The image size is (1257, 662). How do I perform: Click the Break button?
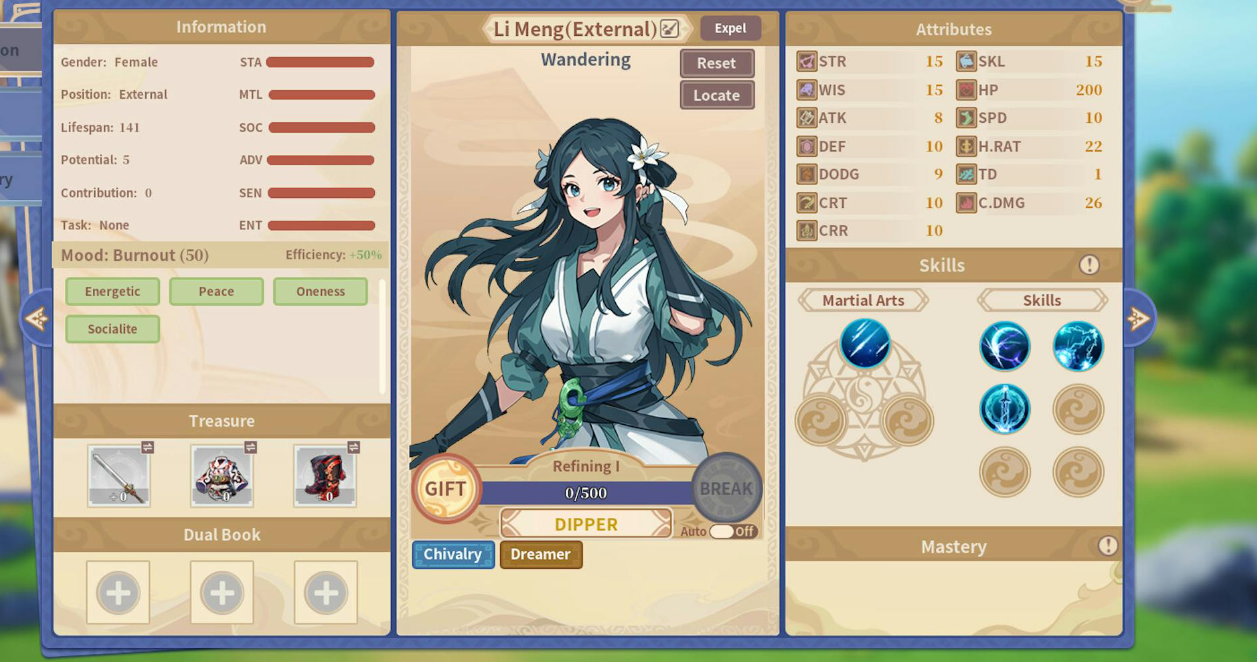pyautogui.click(x=726, y=488)
